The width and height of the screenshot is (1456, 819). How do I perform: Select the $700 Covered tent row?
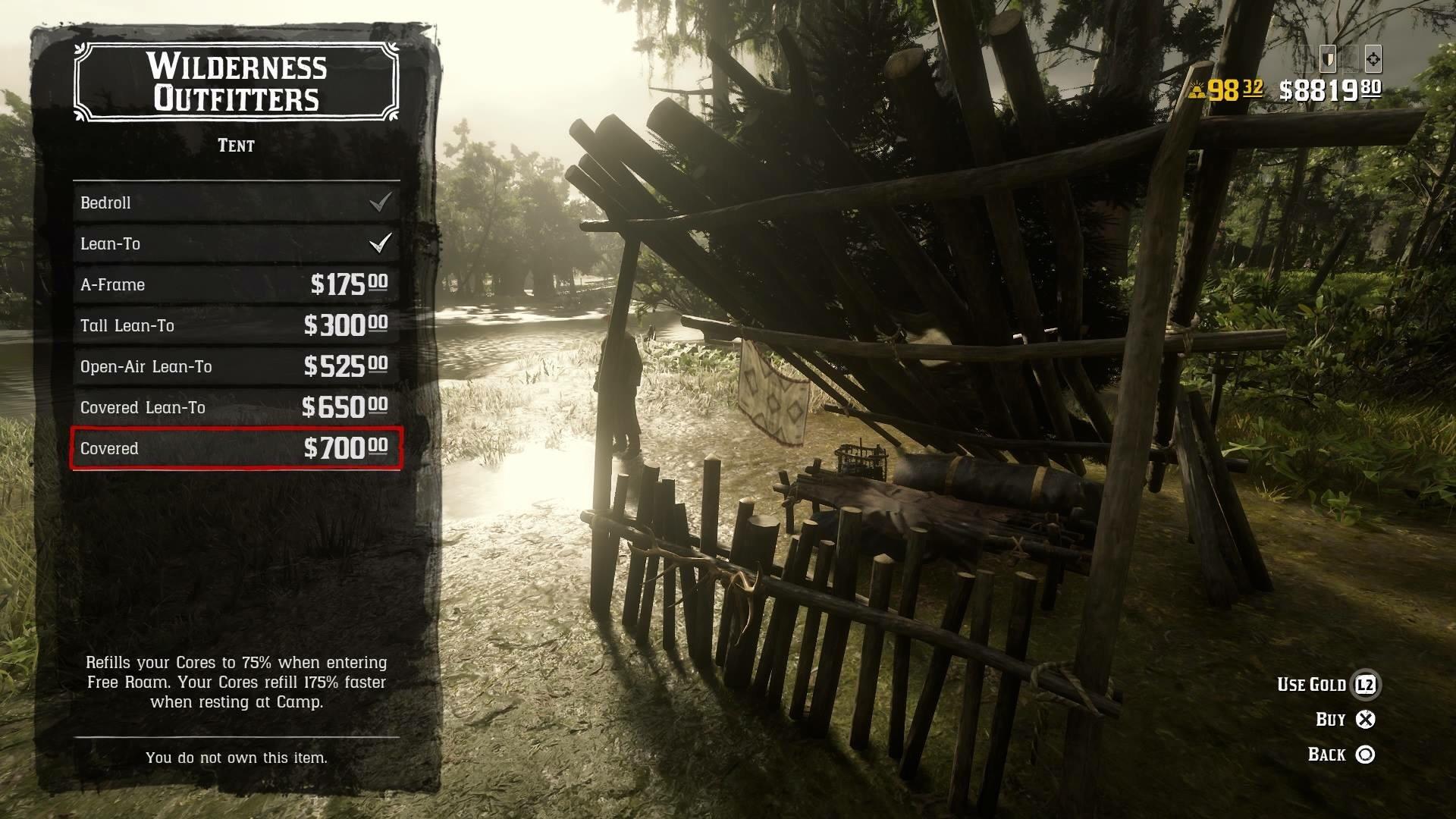236,448
